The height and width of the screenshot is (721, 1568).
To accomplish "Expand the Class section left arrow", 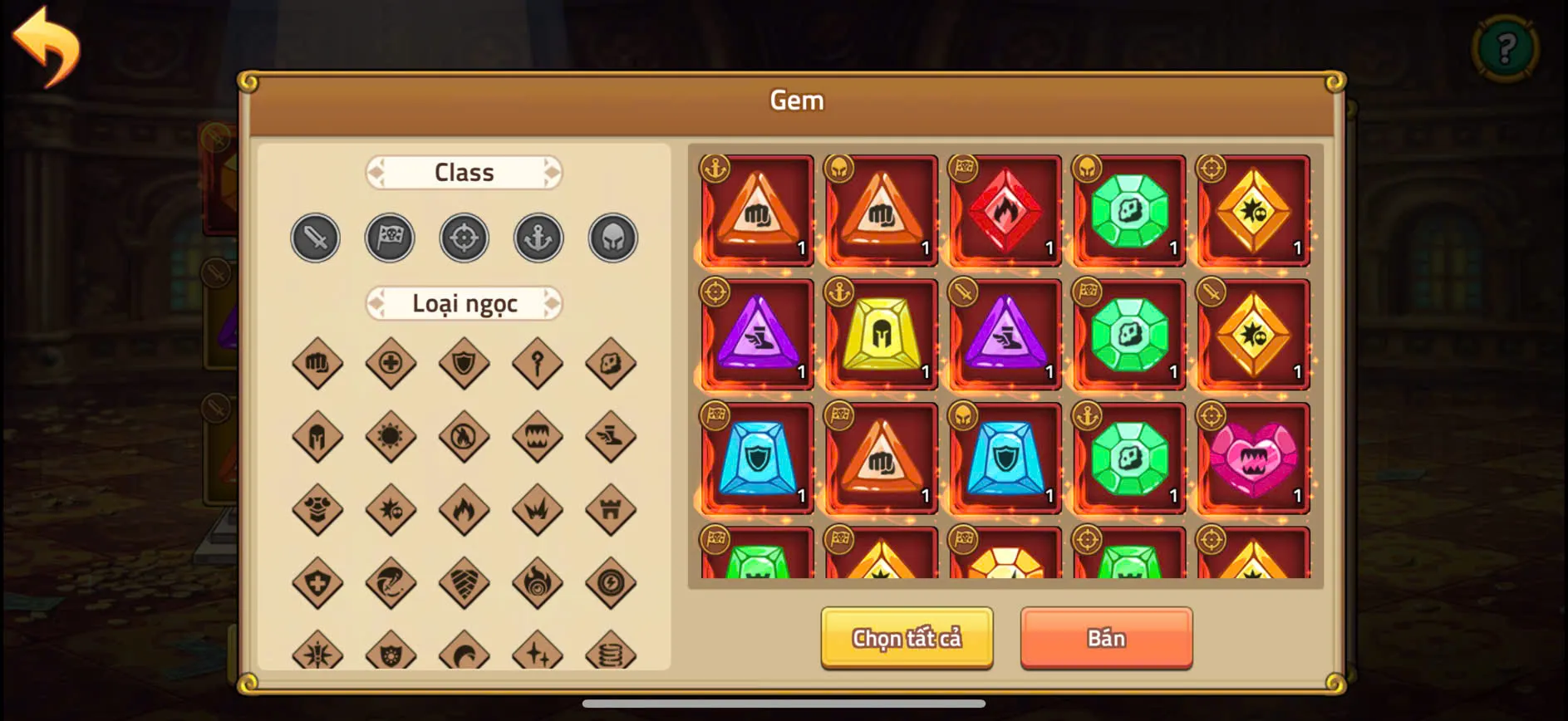I will 378,172.
